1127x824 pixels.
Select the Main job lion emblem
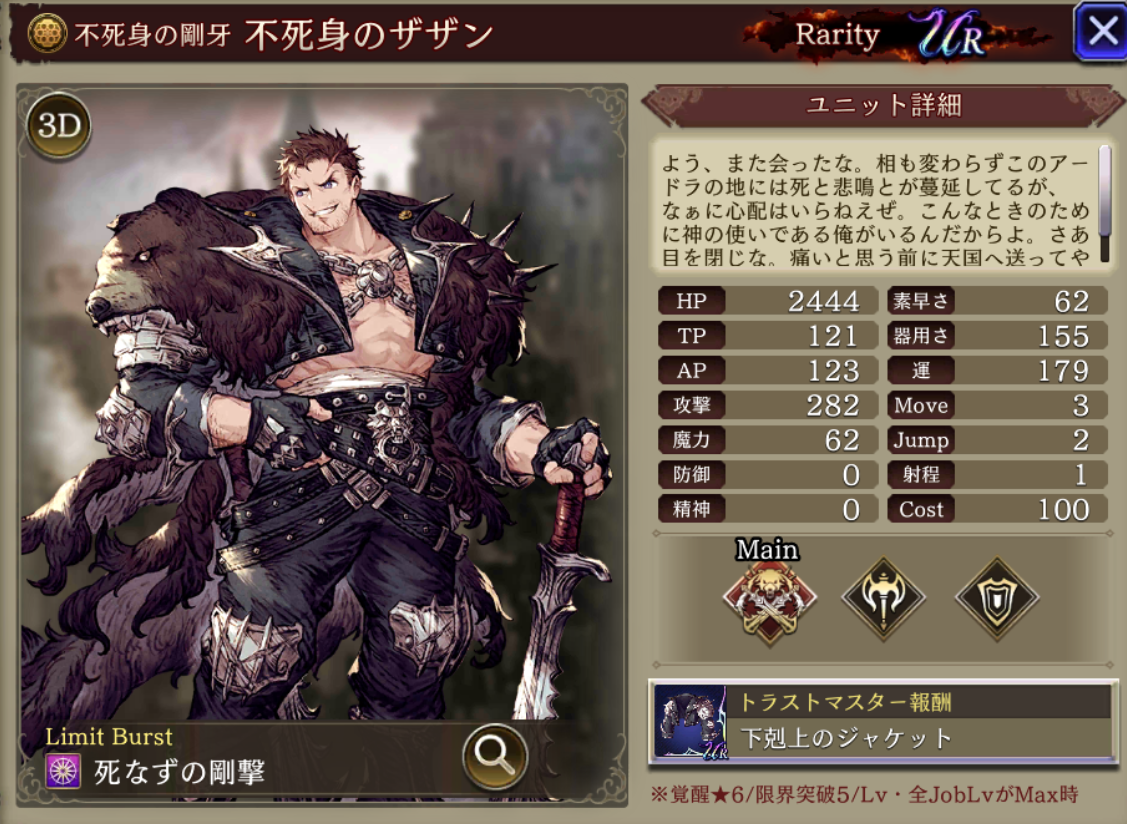click(769, 600)
